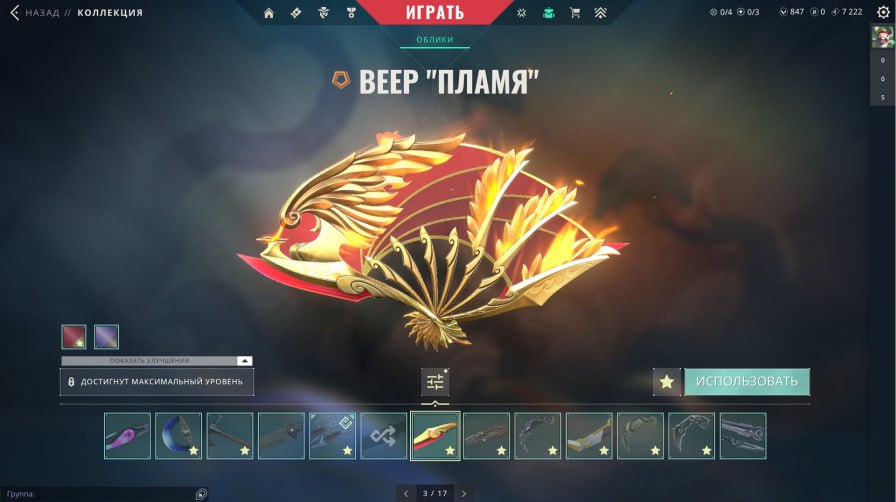Go to the previous skins page arrow
The width and height of the screenshot is (896, 502).
pyautogui.click(x=405, y=493)
